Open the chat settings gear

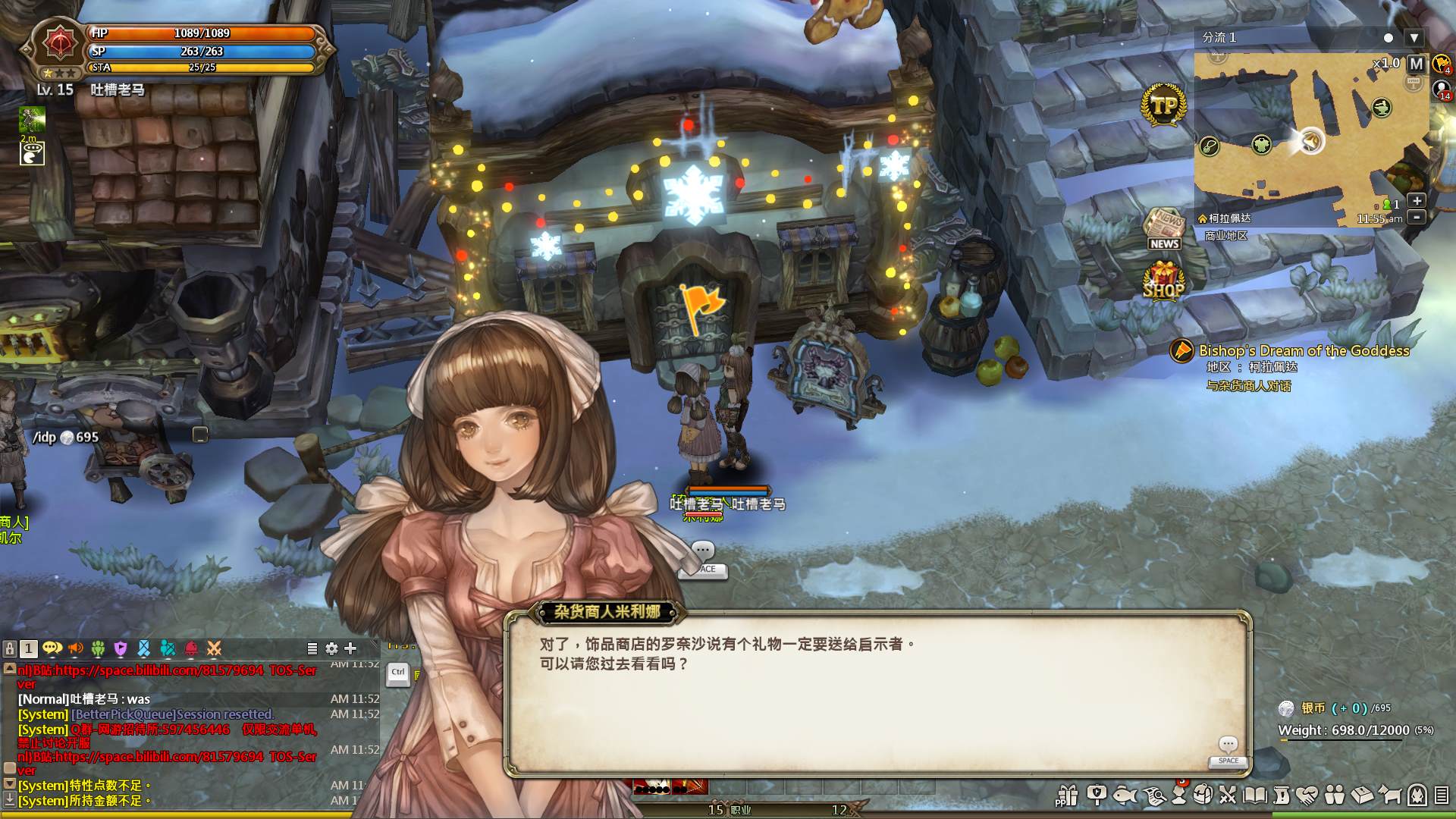[331, 648]
